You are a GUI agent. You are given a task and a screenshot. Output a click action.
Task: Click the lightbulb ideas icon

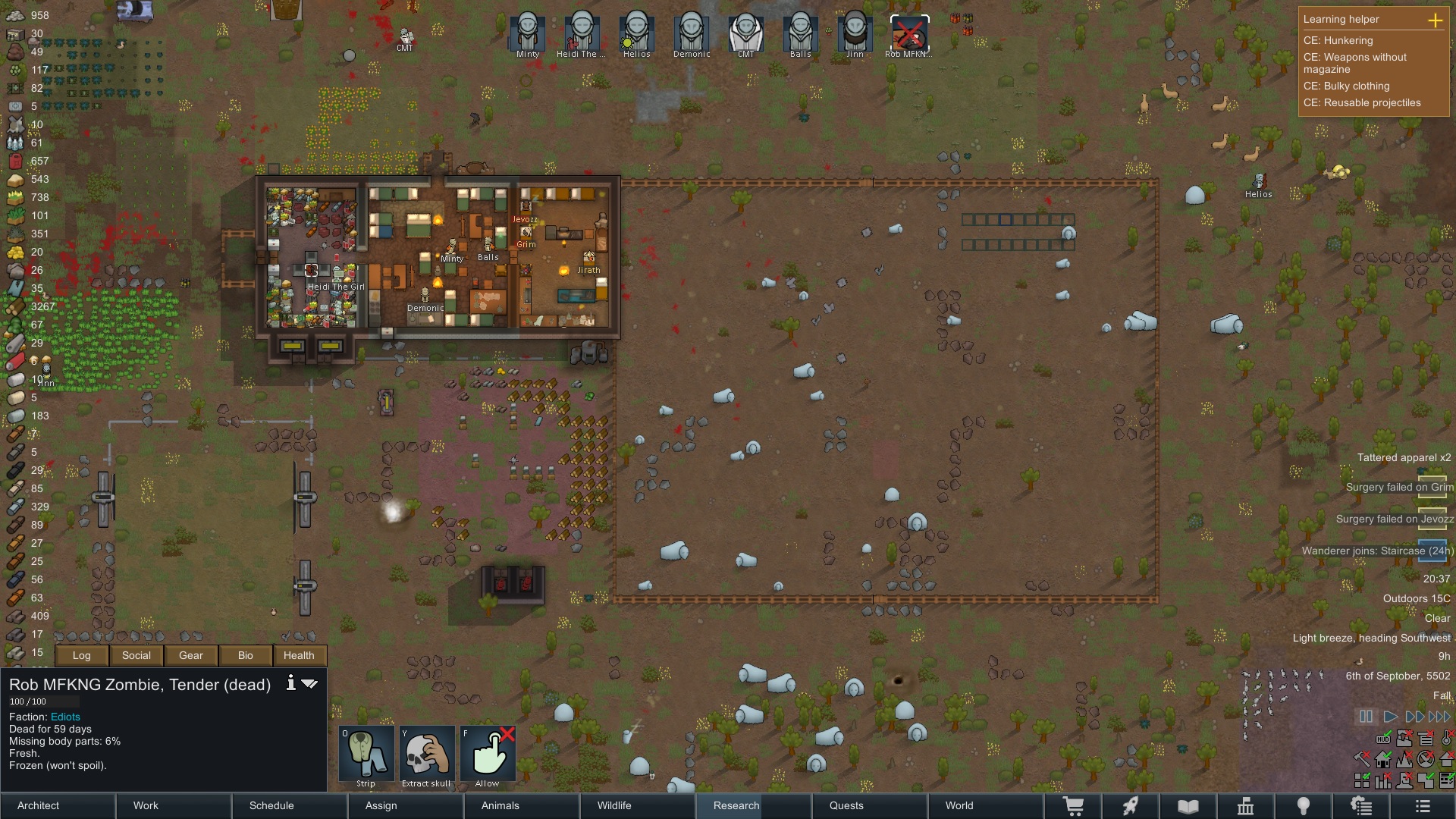click(x=1304, y=806)
